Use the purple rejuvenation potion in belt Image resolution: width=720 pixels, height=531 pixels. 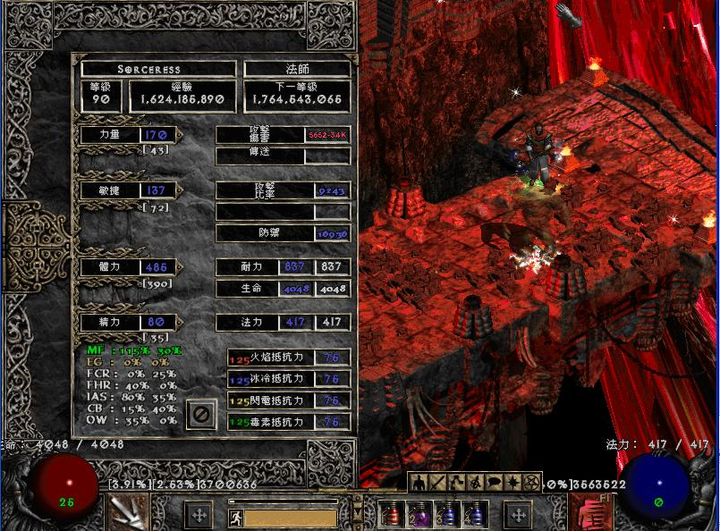tap(419, 514)
